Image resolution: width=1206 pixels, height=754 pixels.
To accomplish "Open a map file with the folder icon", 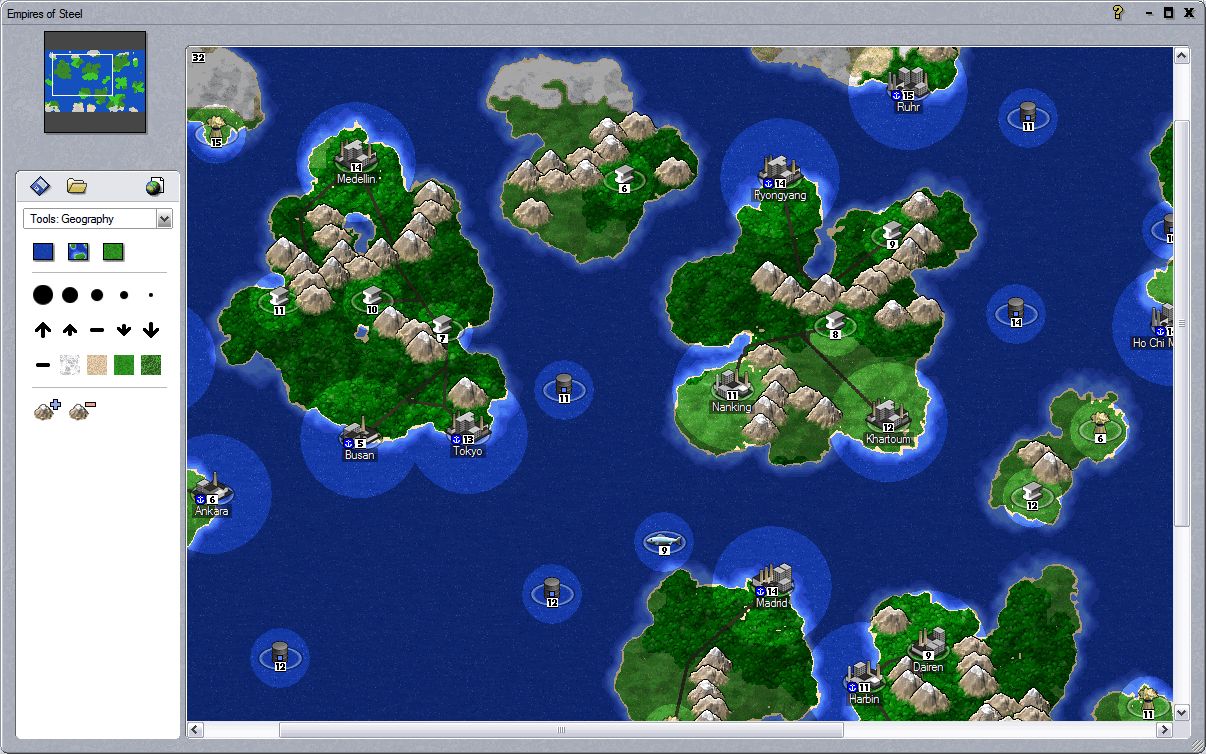I will tap(77, 186).
